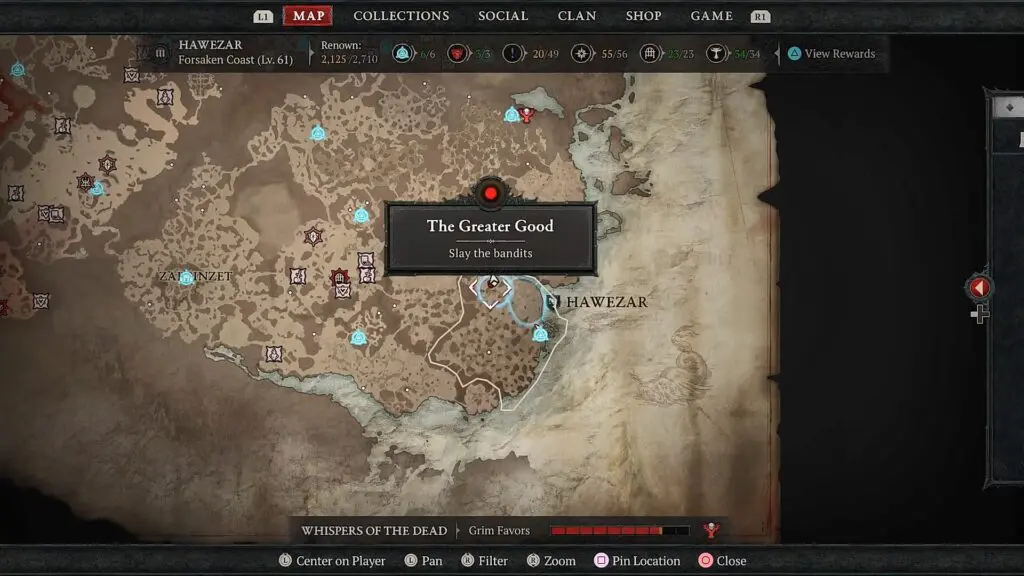Image resolution: width=1024 pixels, height=576 pixels.
Task: Open the COLLECTIONS tab
Action: [401, 16]
